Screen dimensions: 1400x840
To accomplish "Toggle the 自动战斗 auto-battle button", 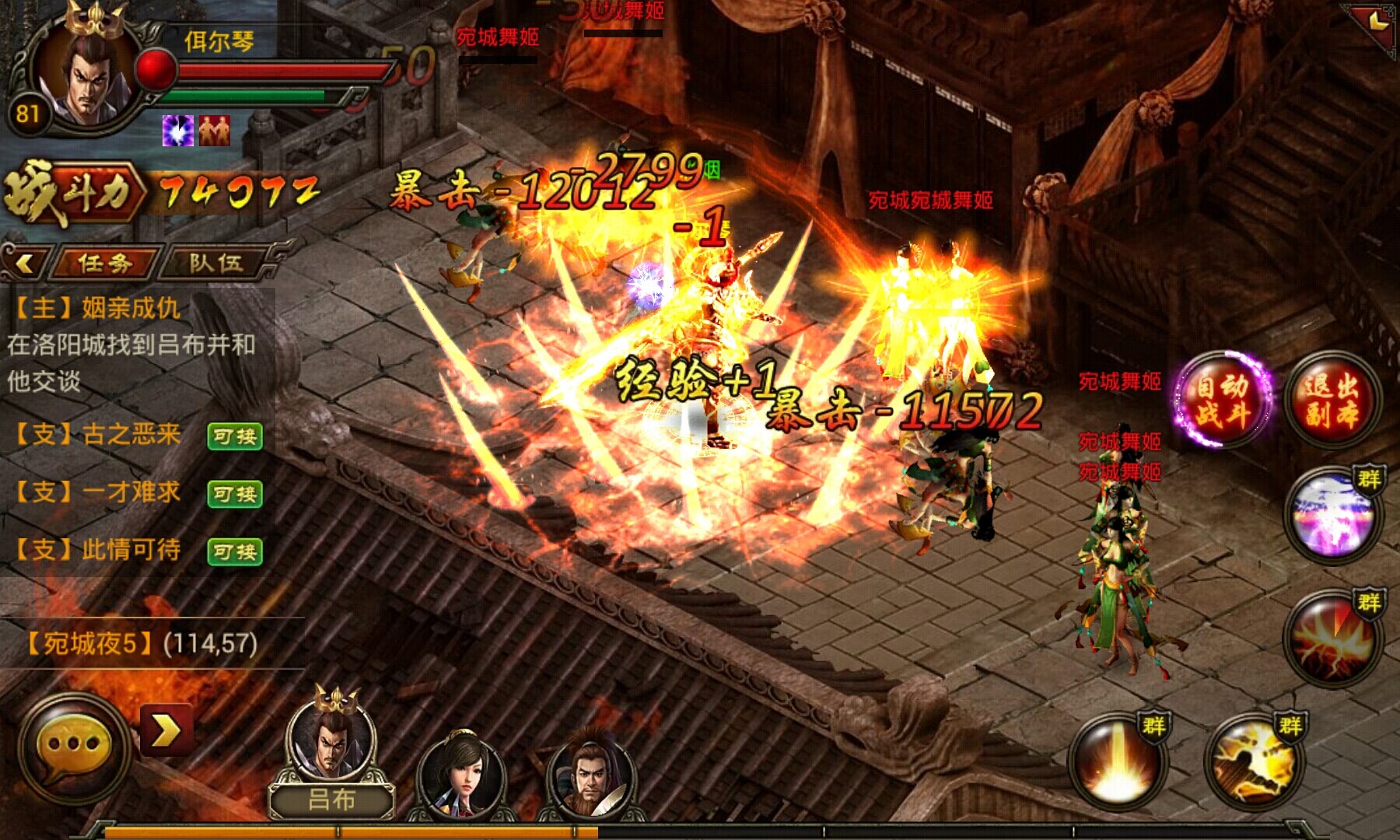I will click(x=1222, y=400).
